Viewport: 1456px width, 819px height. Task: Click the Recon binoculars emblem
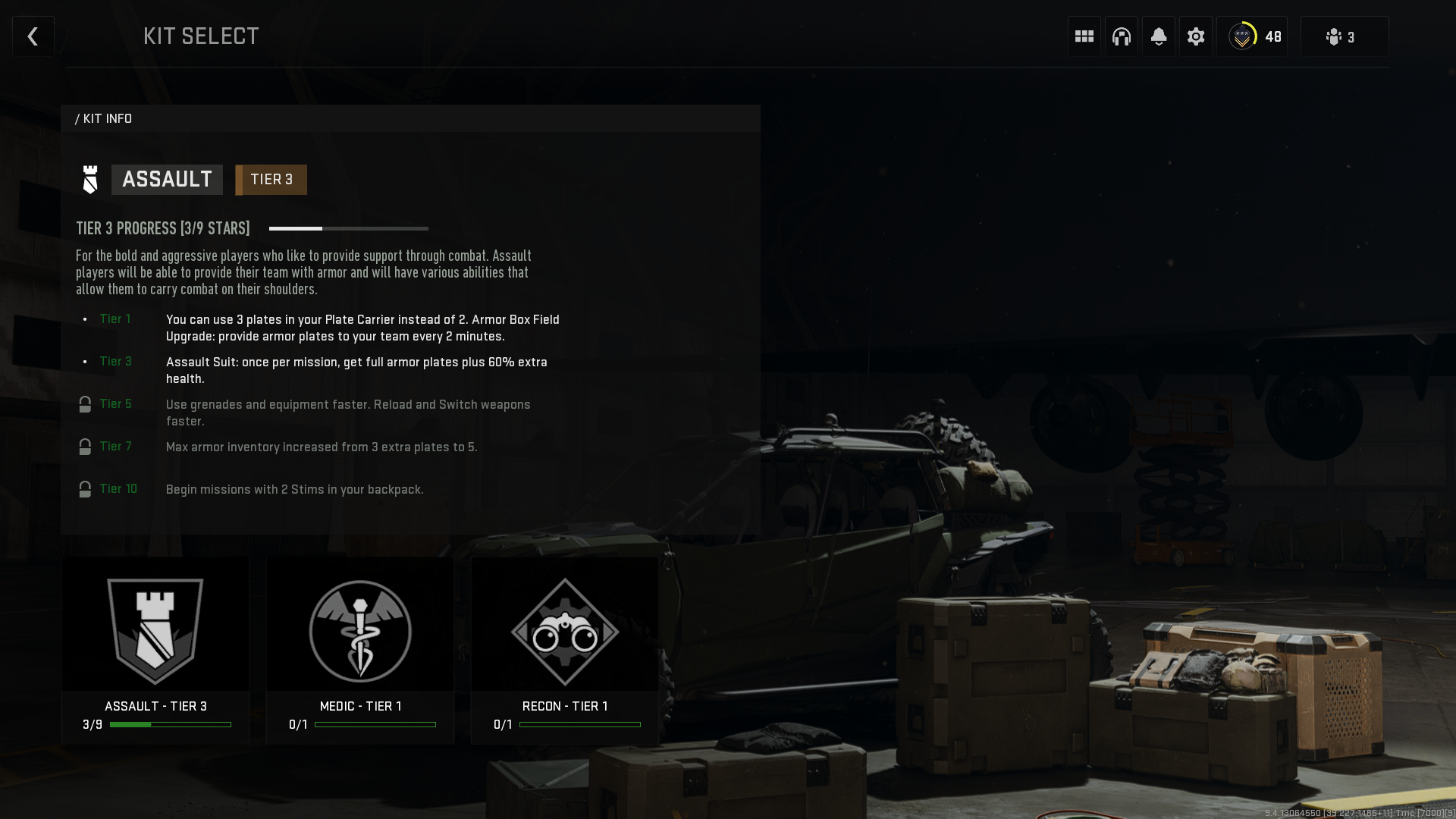[x=565, y=631]
